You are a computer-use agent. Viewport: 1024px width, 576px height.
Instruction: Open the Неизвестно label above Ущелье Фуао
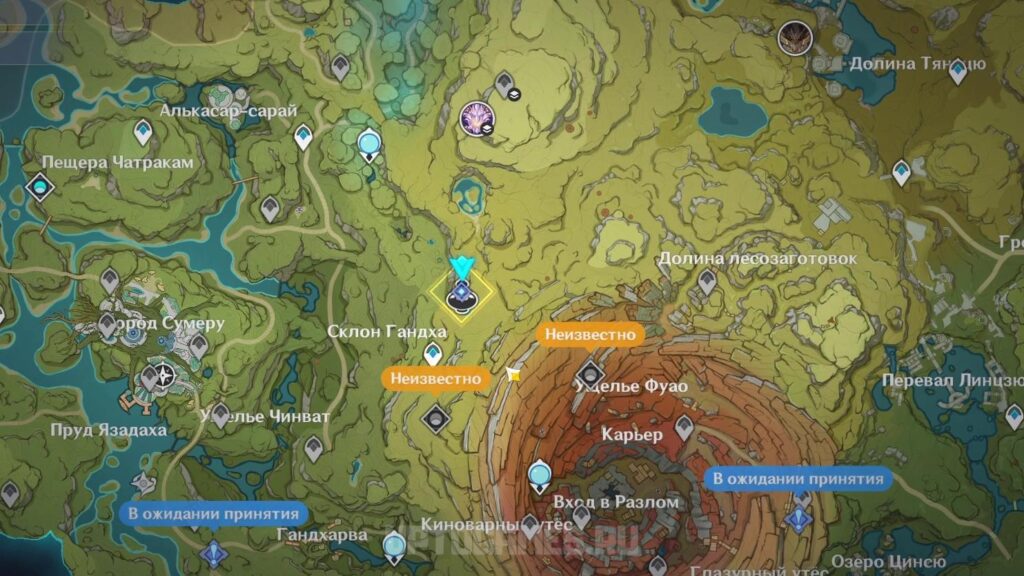[x=589, y=334]
